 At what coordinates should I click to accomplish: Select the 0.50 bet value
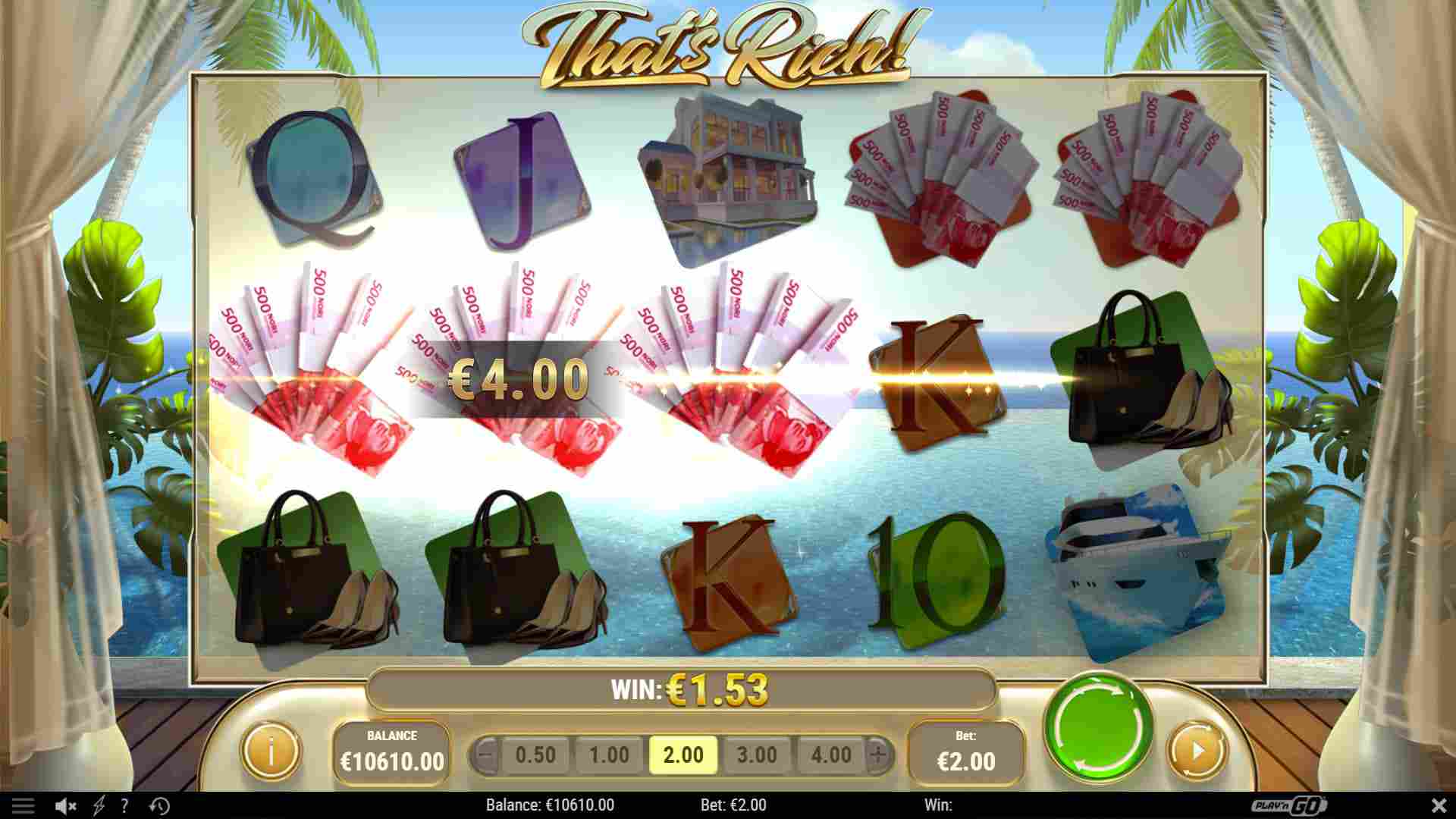[x=535, y=755]
